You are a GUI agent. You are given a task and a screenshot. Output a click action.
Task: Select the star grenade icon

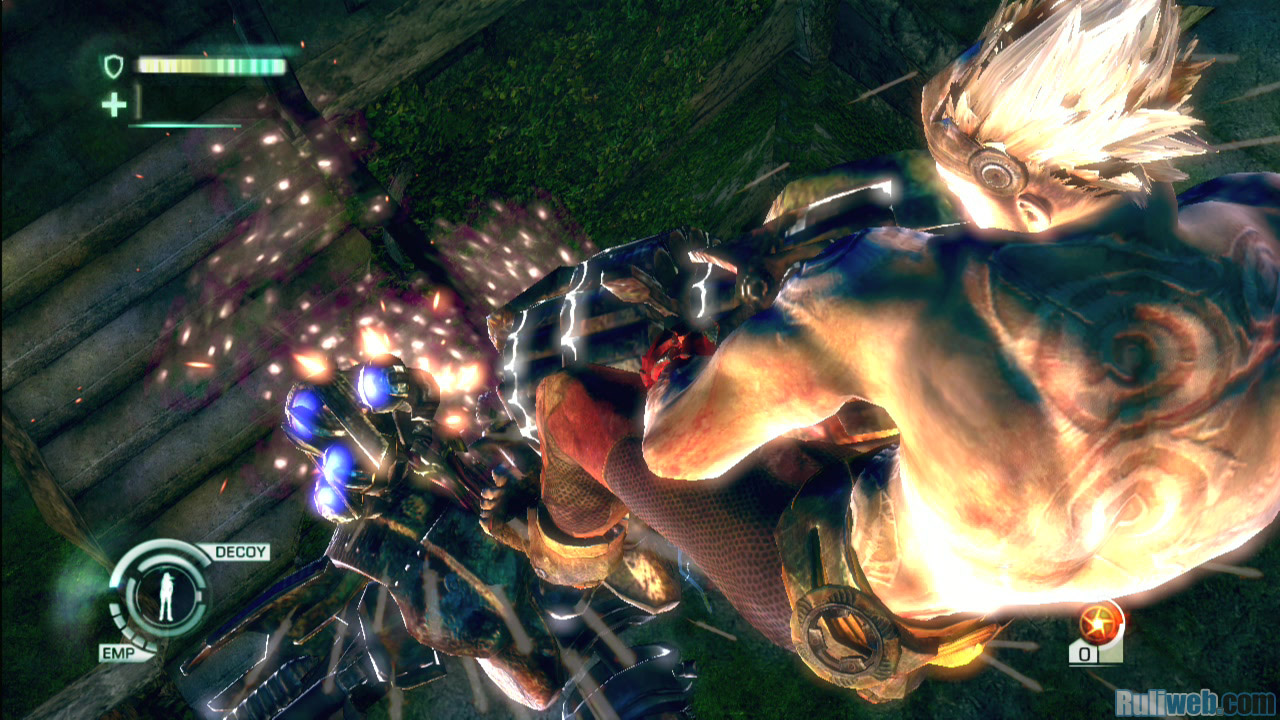1100,623
